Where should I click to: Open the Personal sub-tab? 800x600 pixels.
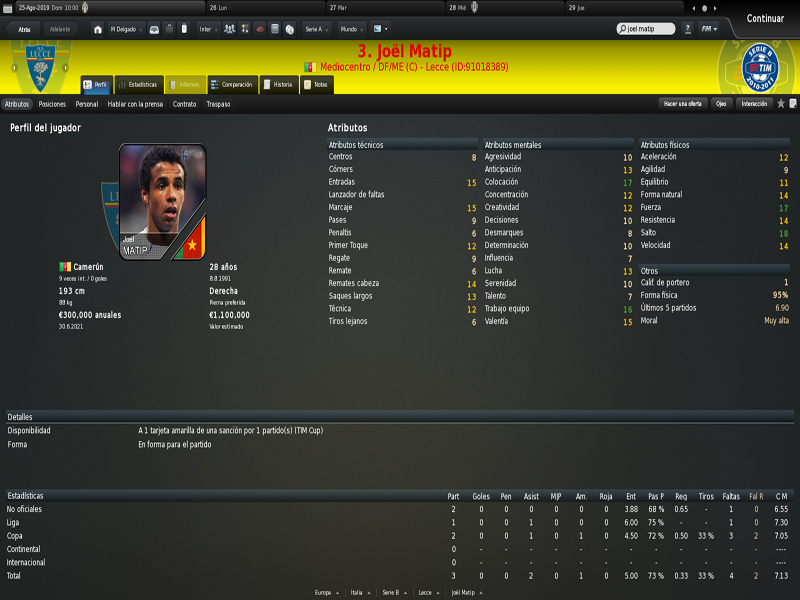tap(87, 104)
